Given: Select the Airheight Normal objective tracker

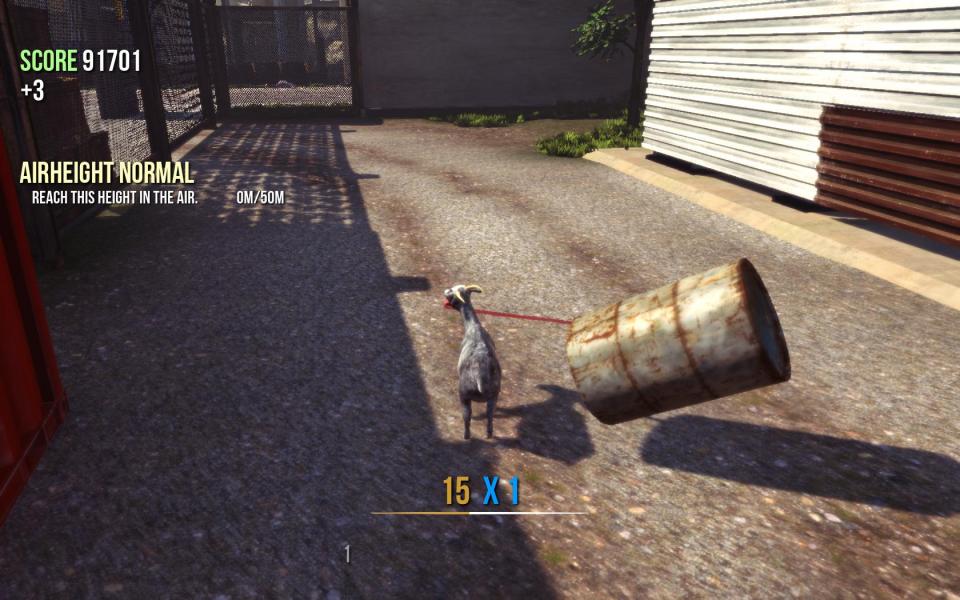Looking at the screenshot, I should click(x=107, y=174).
